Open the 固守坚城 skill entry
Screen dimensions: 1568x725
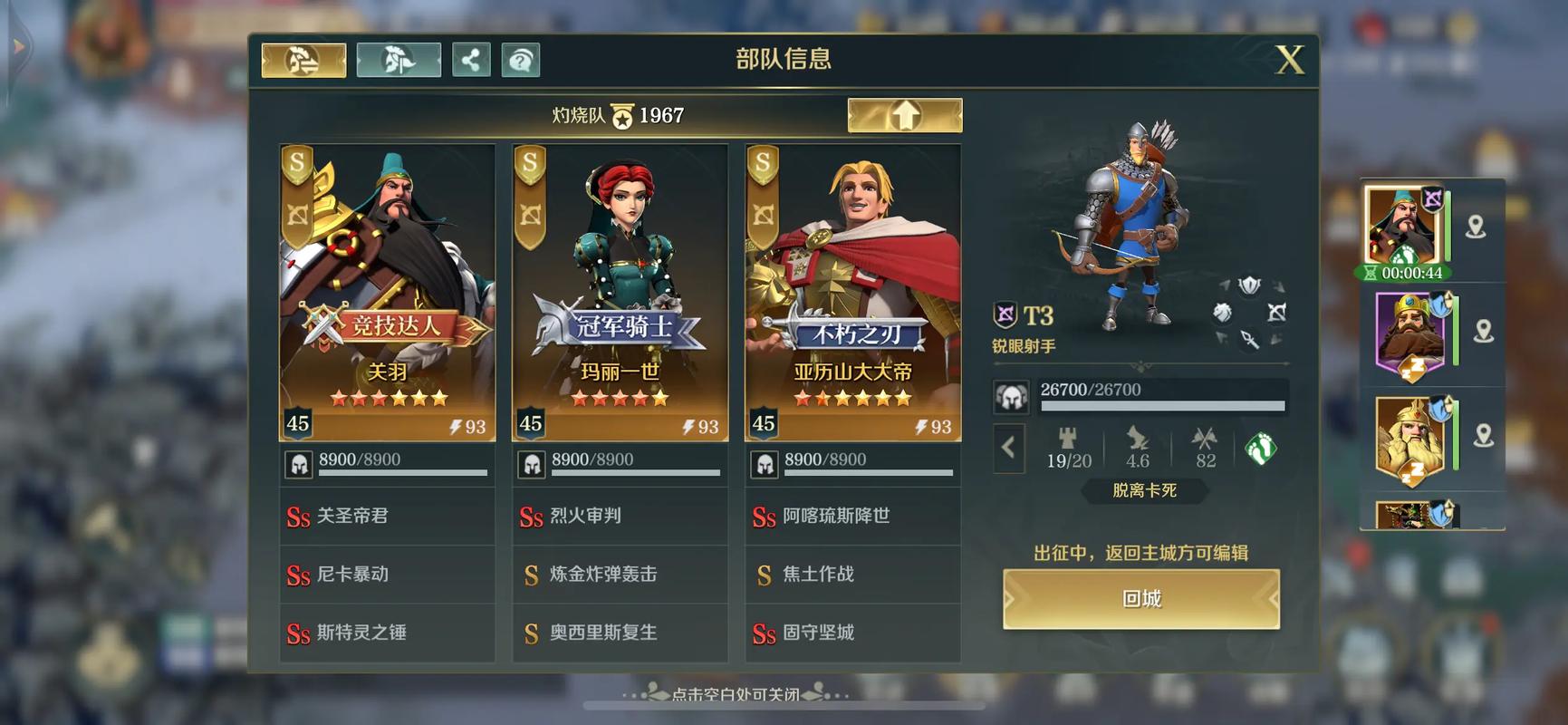853,633
